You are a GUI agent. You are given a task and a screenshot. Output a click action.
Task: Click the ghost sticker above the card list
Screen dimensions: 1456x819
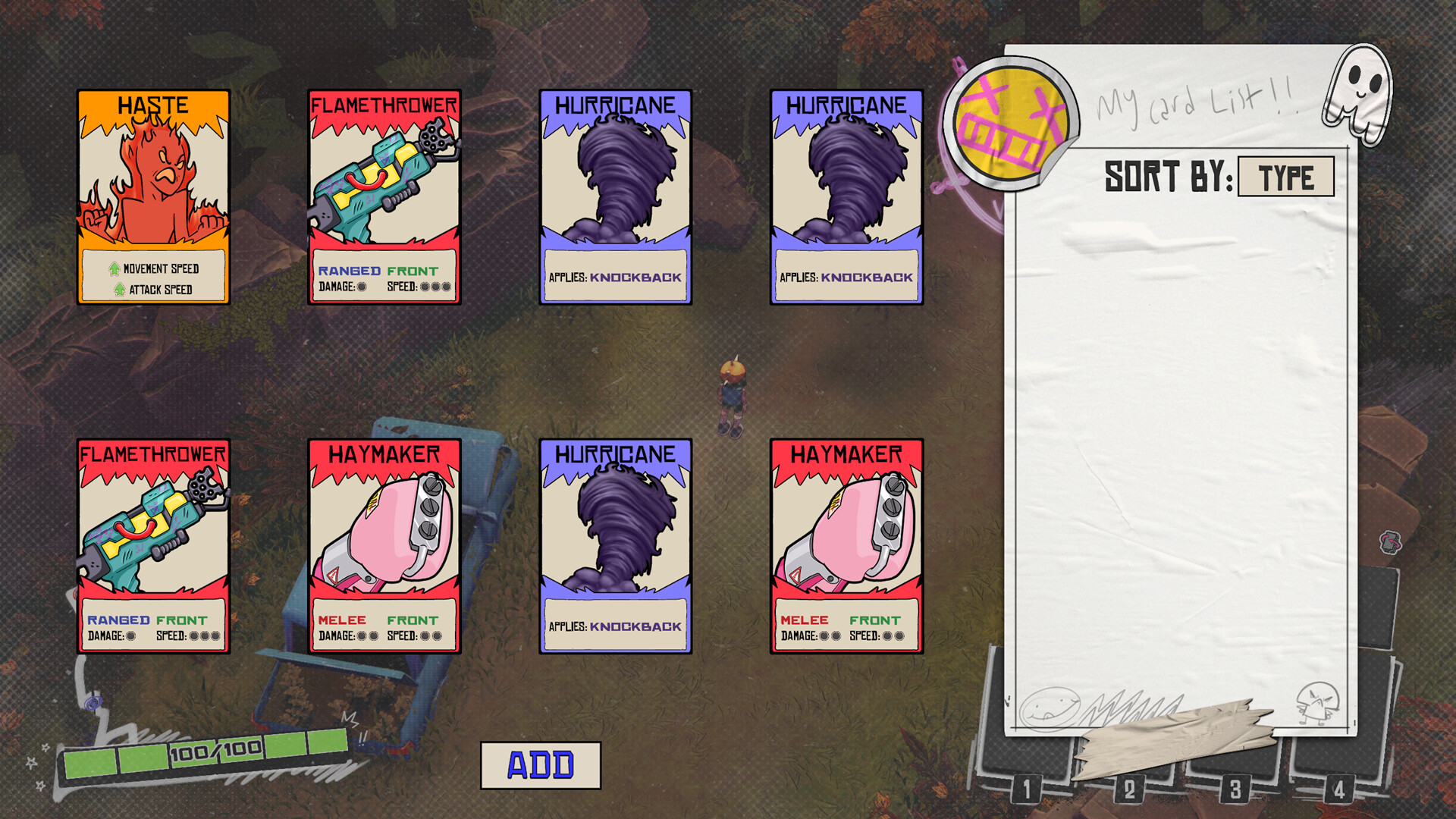(x=1358, y=91)
